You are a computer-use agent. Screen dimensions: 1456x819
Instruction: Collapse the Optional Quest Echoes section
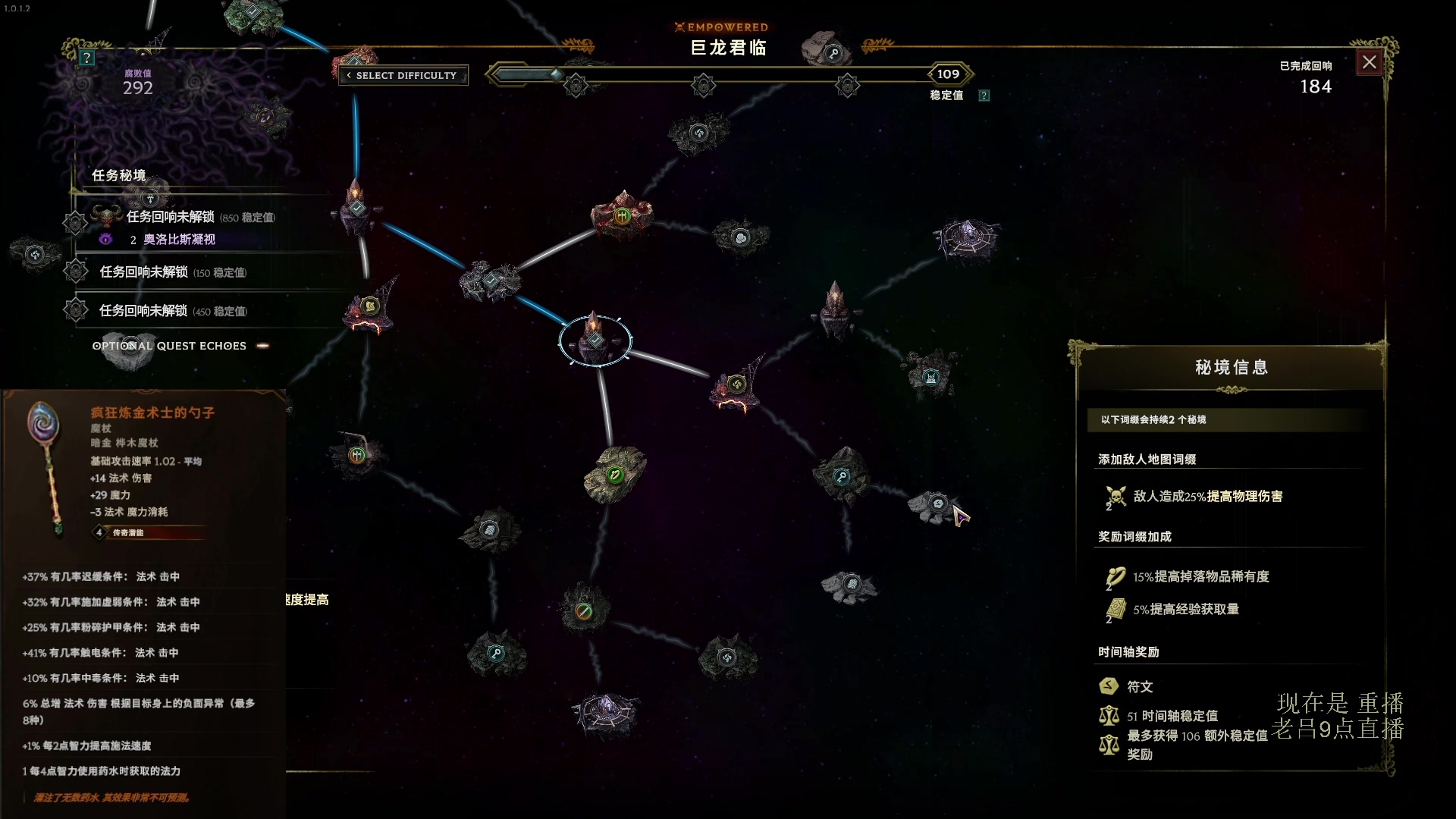point(263,346)
